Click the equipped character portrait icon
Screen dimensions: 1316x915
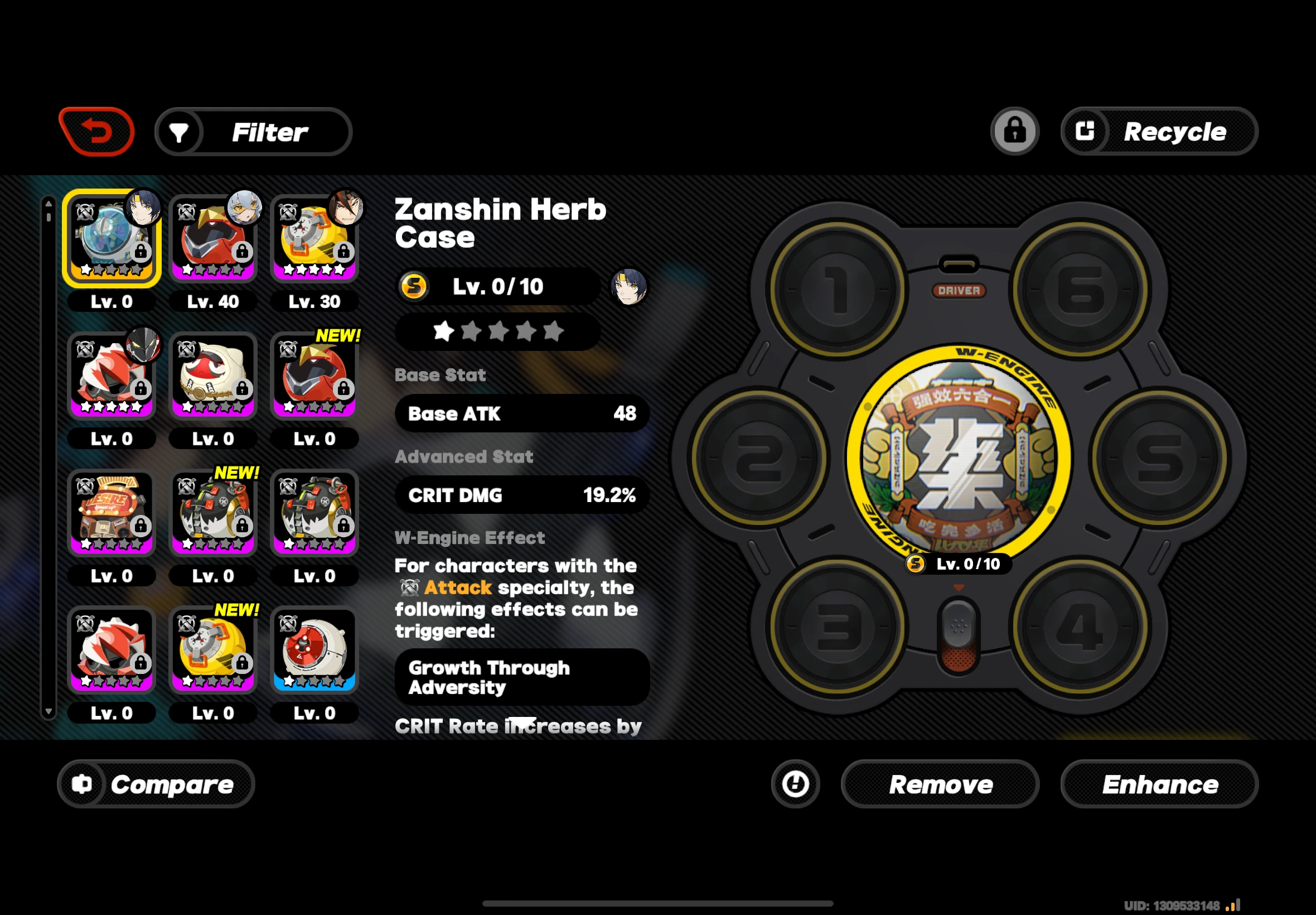point(630,287)
